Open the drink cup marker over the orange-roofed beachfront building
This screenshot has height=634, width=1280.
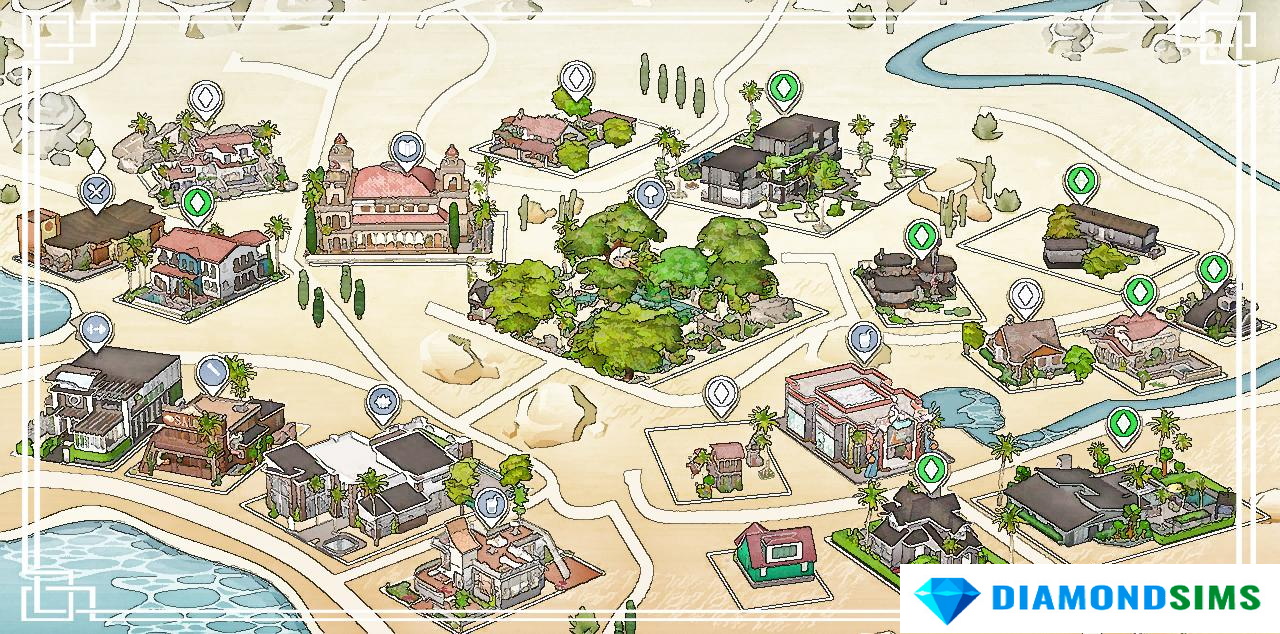[489, 503]
